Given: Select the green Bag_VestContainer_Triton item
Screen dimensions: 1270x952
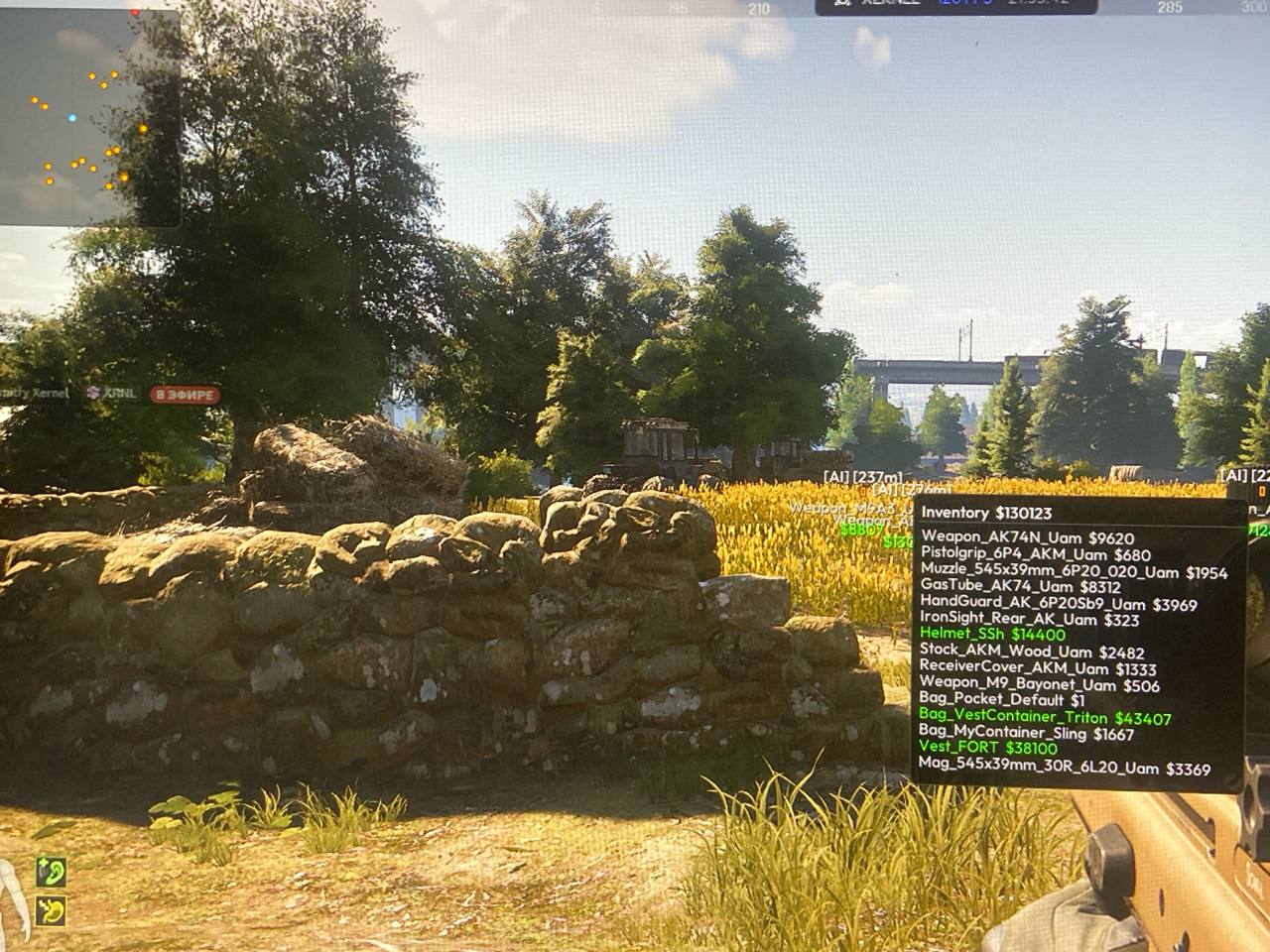Looking at the screenshot, I should pyautogui.click(x=1045, y=718).
